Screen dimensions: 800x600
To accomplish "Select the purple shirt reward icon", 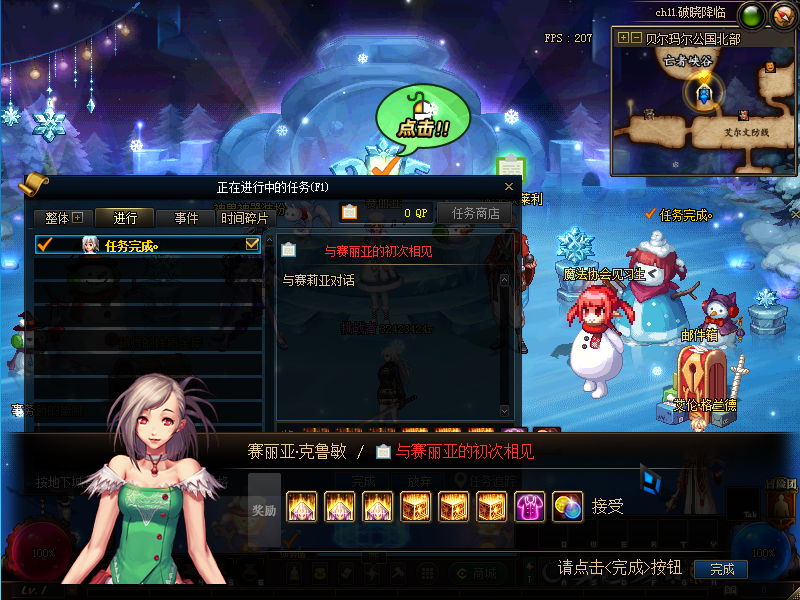I will point(529,507).
